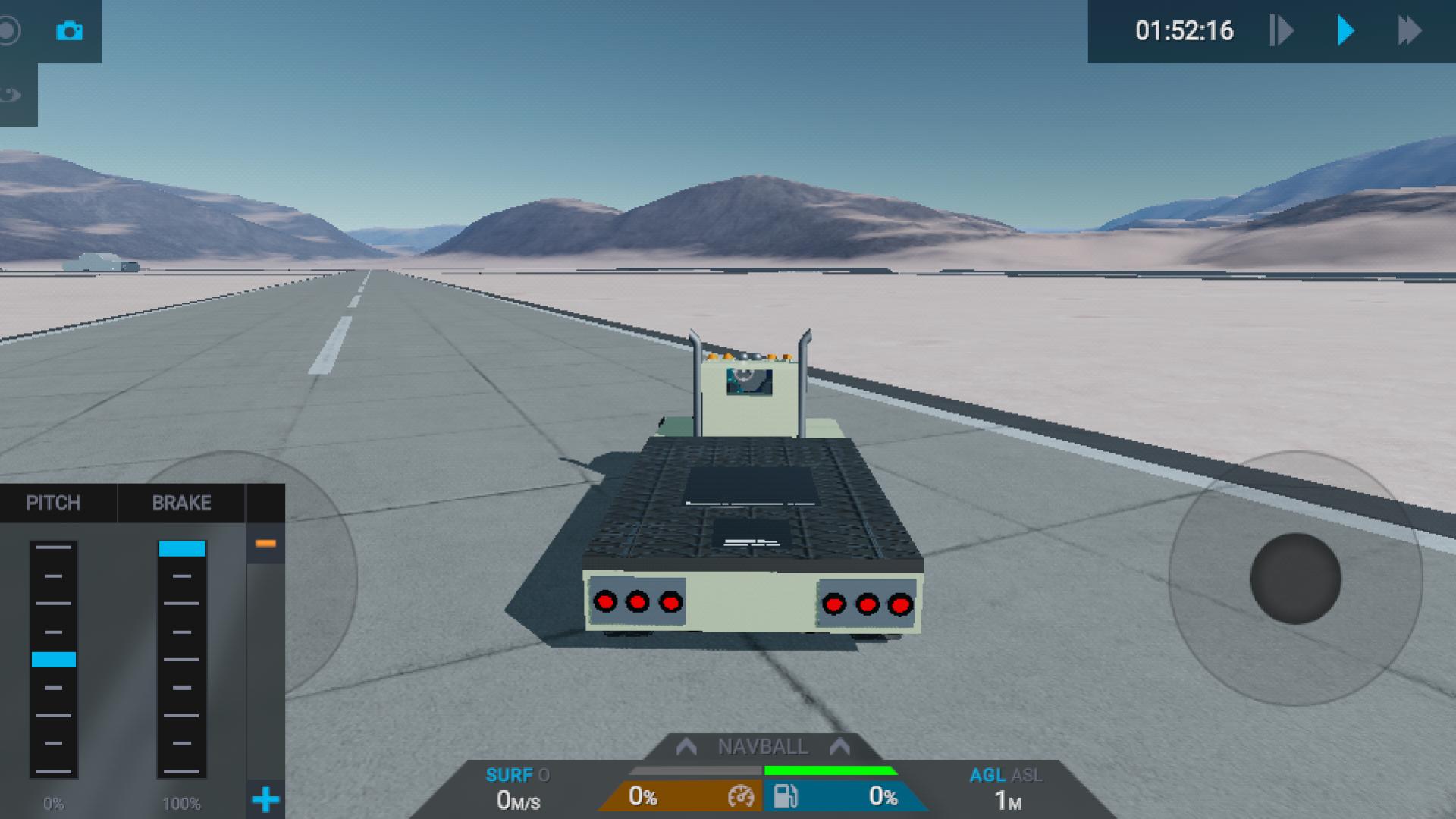
Task: Slow down time with the step button
Action: 1281,31
